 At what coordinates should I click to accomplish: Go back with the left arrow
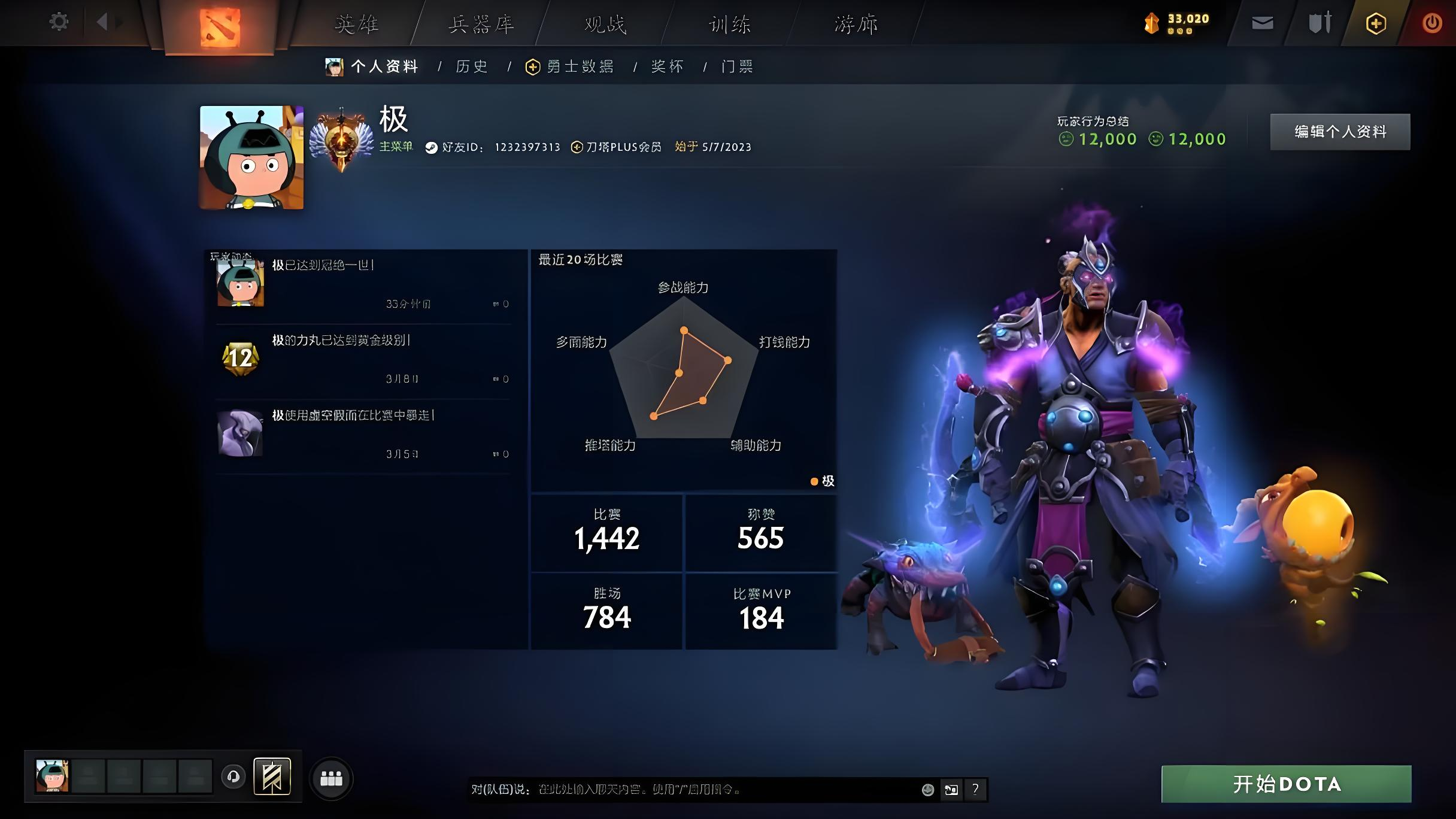[102, 23]
